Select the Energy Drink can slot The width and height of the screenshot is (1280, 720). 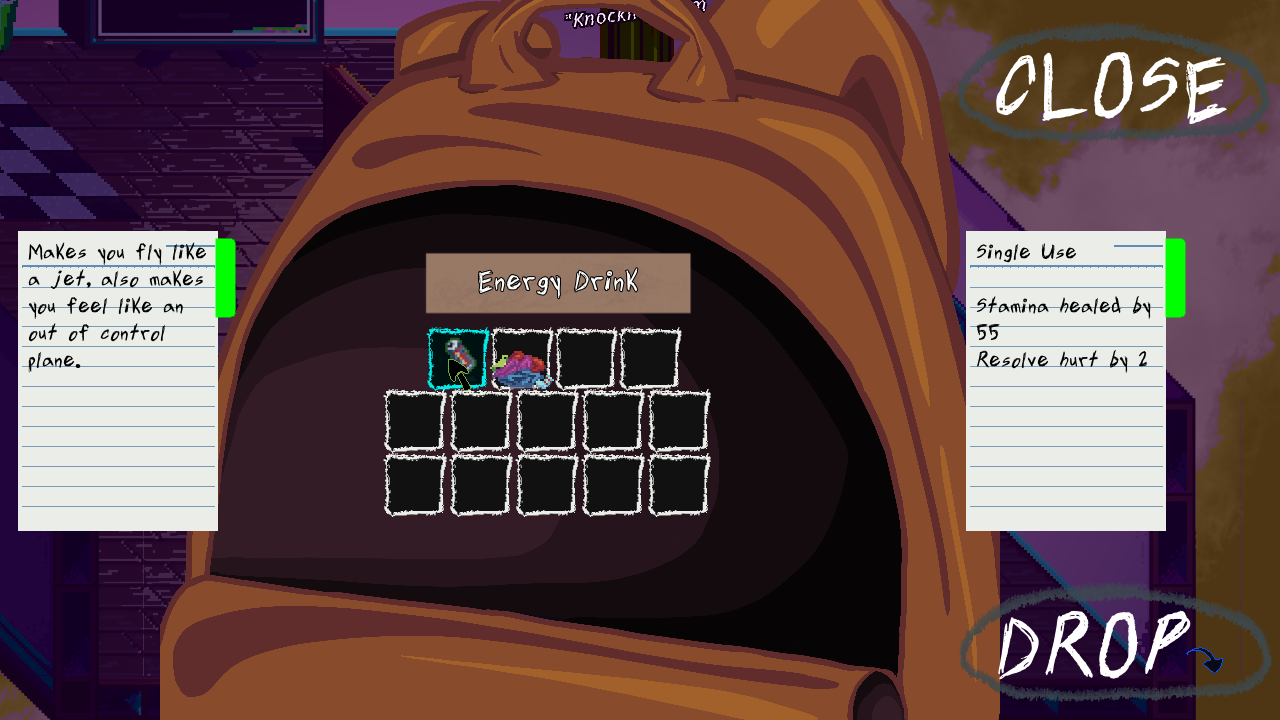(458, 358)
